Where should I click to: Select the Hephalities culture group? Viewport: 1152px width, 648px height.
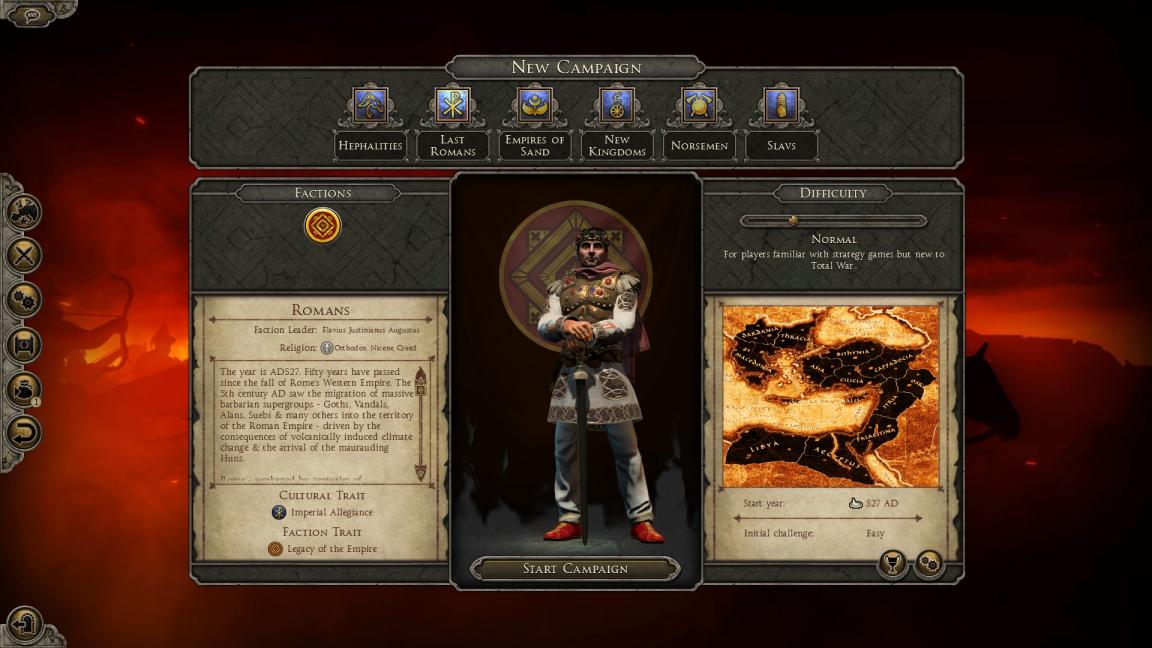pos(370,106)
